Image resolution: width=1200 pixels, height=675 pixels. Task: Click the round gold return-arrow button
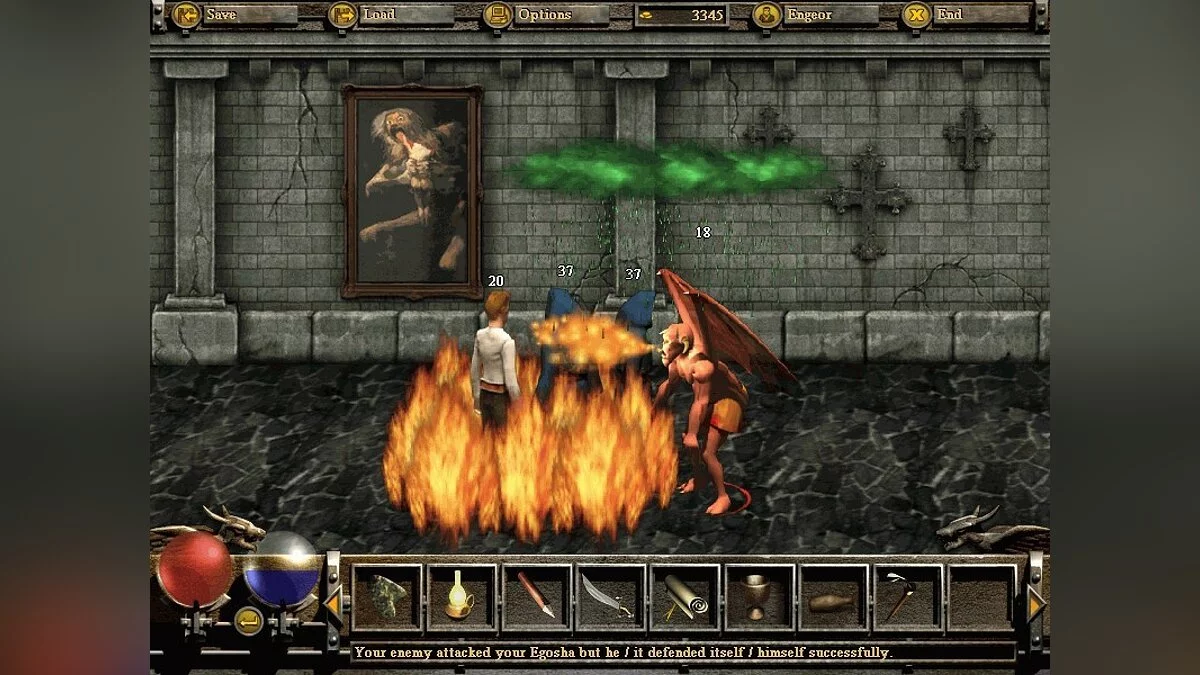(248, 620)
